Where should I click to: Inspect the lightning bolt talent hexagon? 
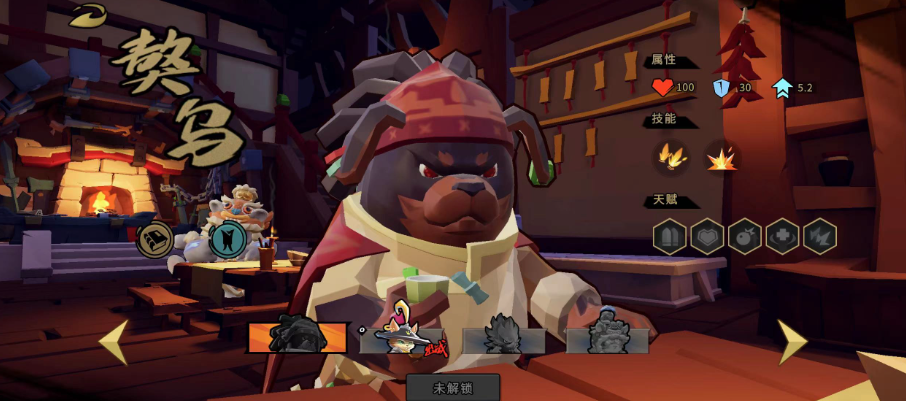pos(820,236)
